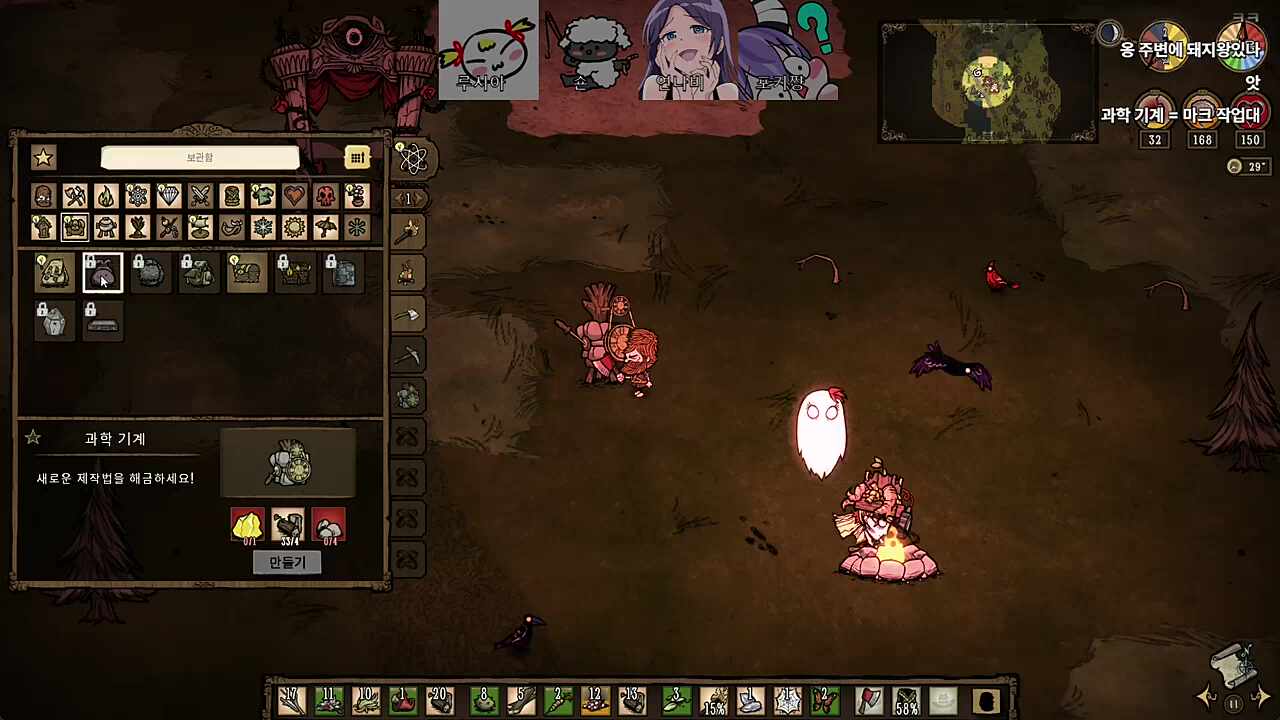The height and width of the screenshot is (720, 1280).
Task: Select the skull Magic category
Action: tap(325, 196)
